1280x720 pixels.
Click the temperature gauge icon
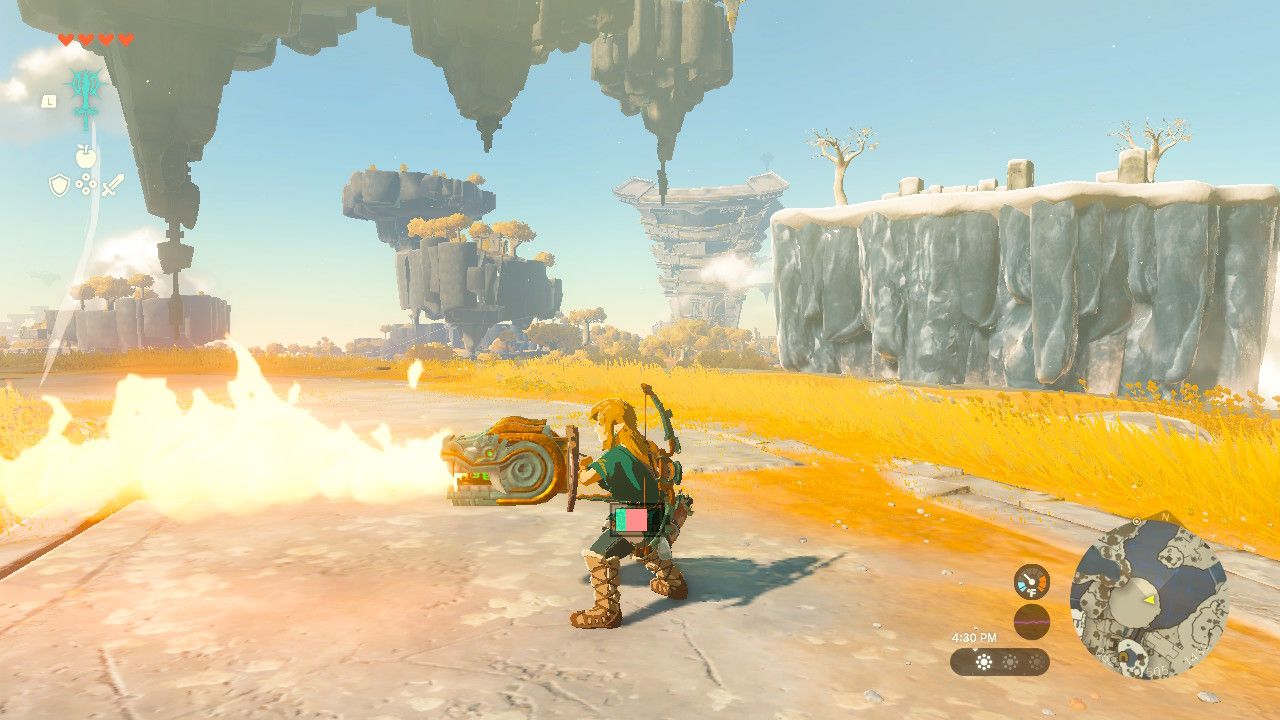point(1031,581)
